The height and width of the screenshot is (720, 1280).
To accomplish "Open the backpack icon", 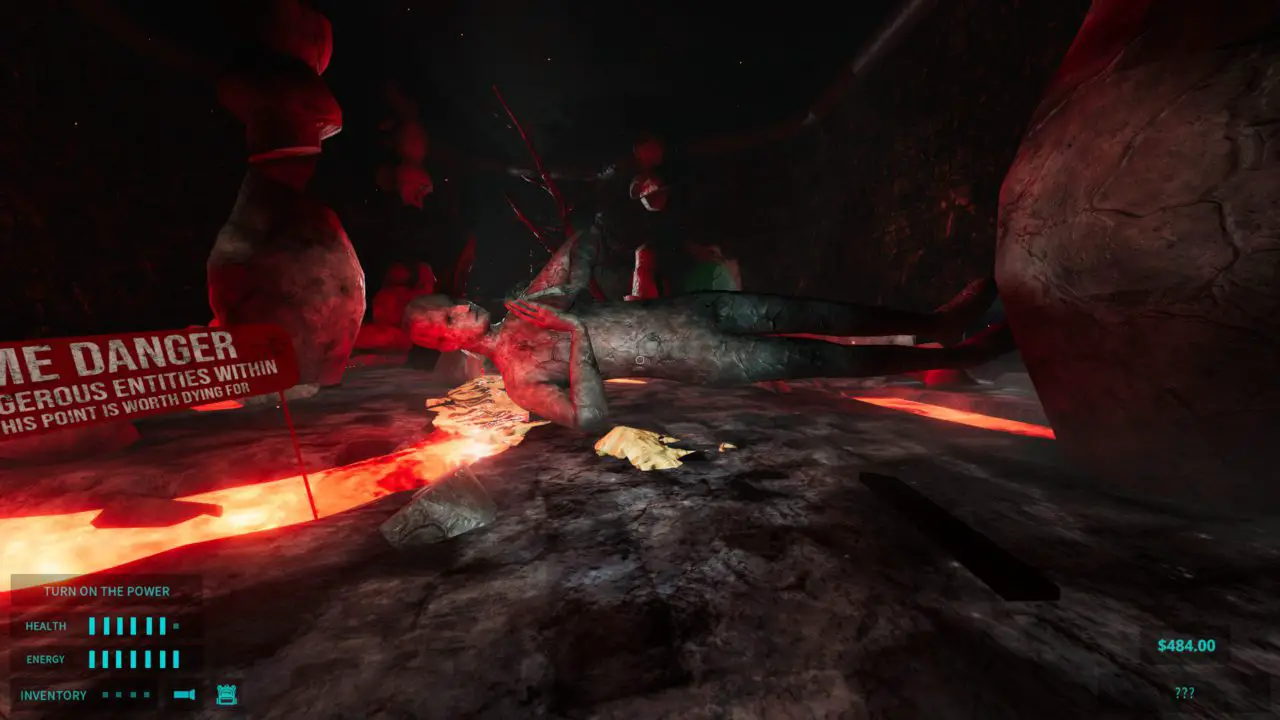I will pyautogui.click(x=226, y=694).
